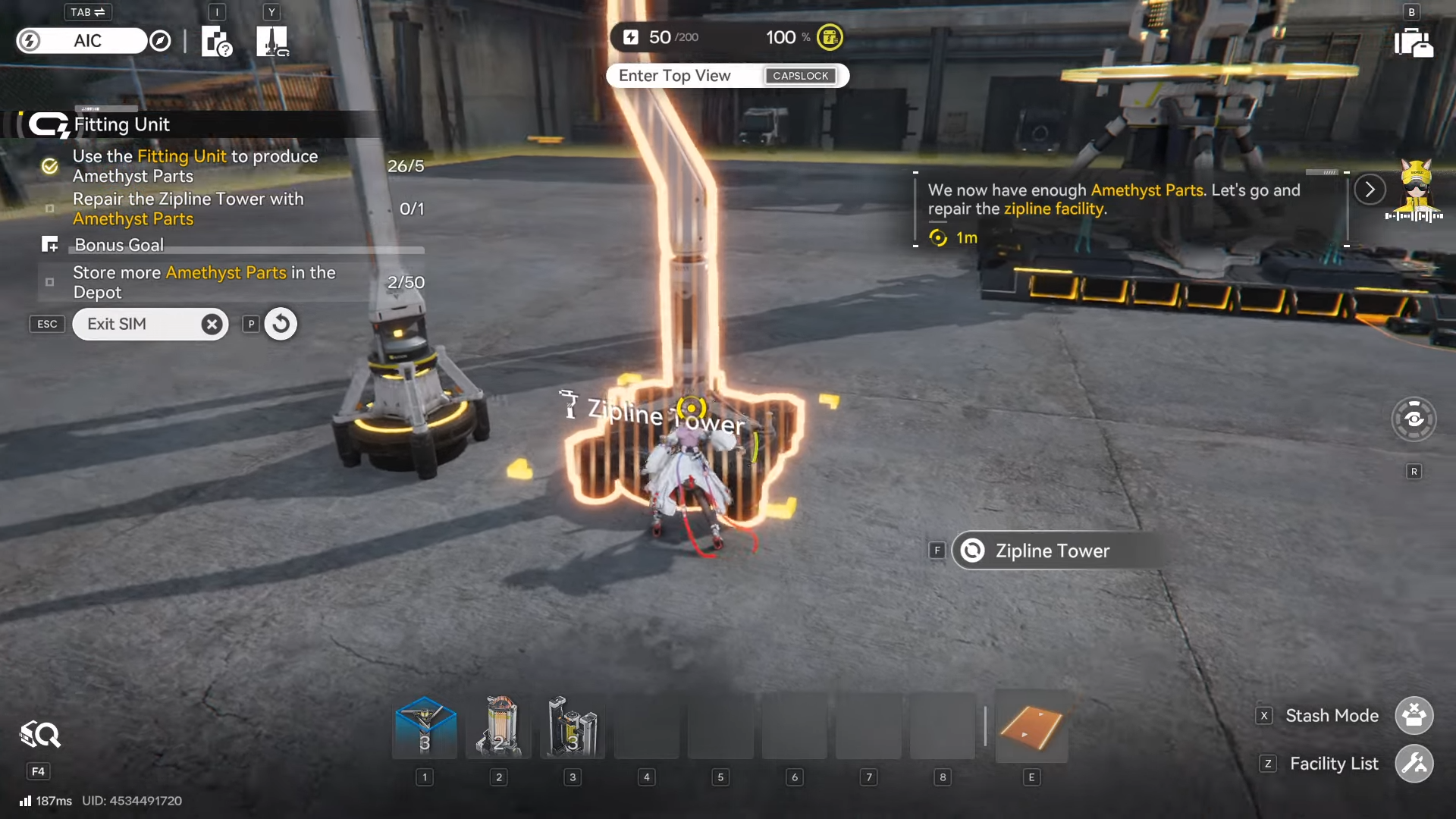1456x819 pixels.
Task: Restart the simulation with the reset arrow
Action: coord(281,325)
